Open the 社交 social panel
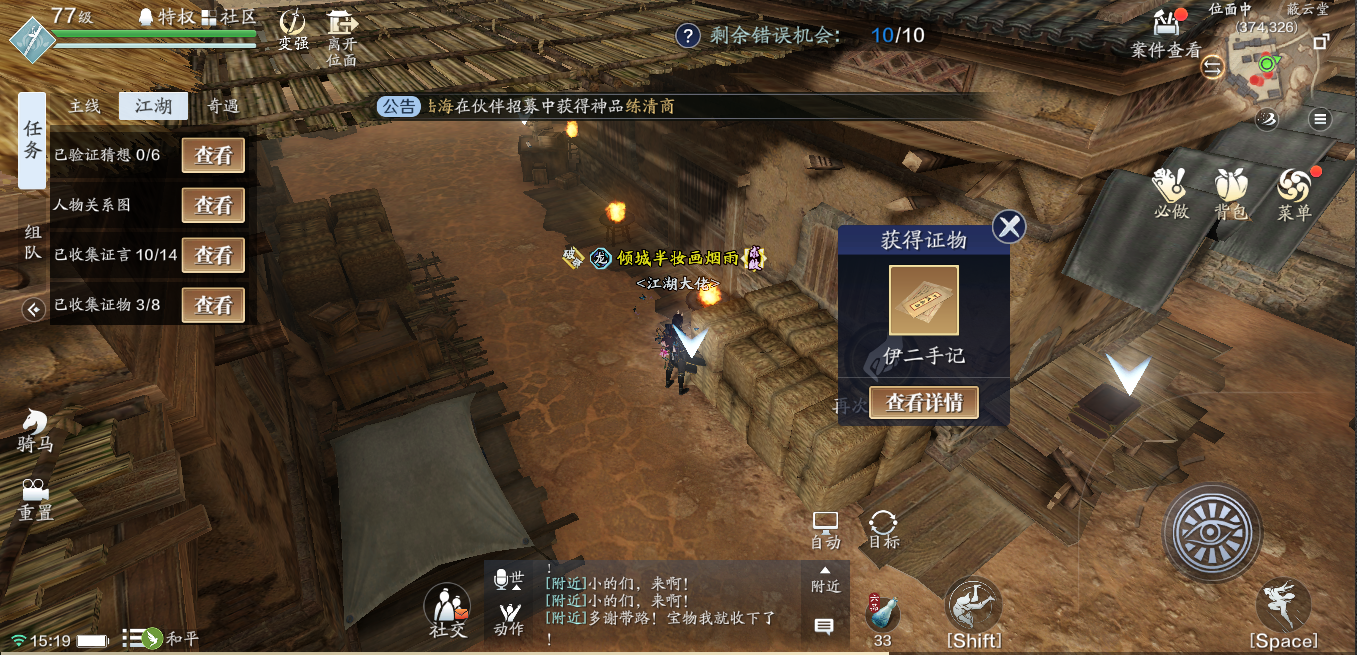1357x655 pixels. 447,610
